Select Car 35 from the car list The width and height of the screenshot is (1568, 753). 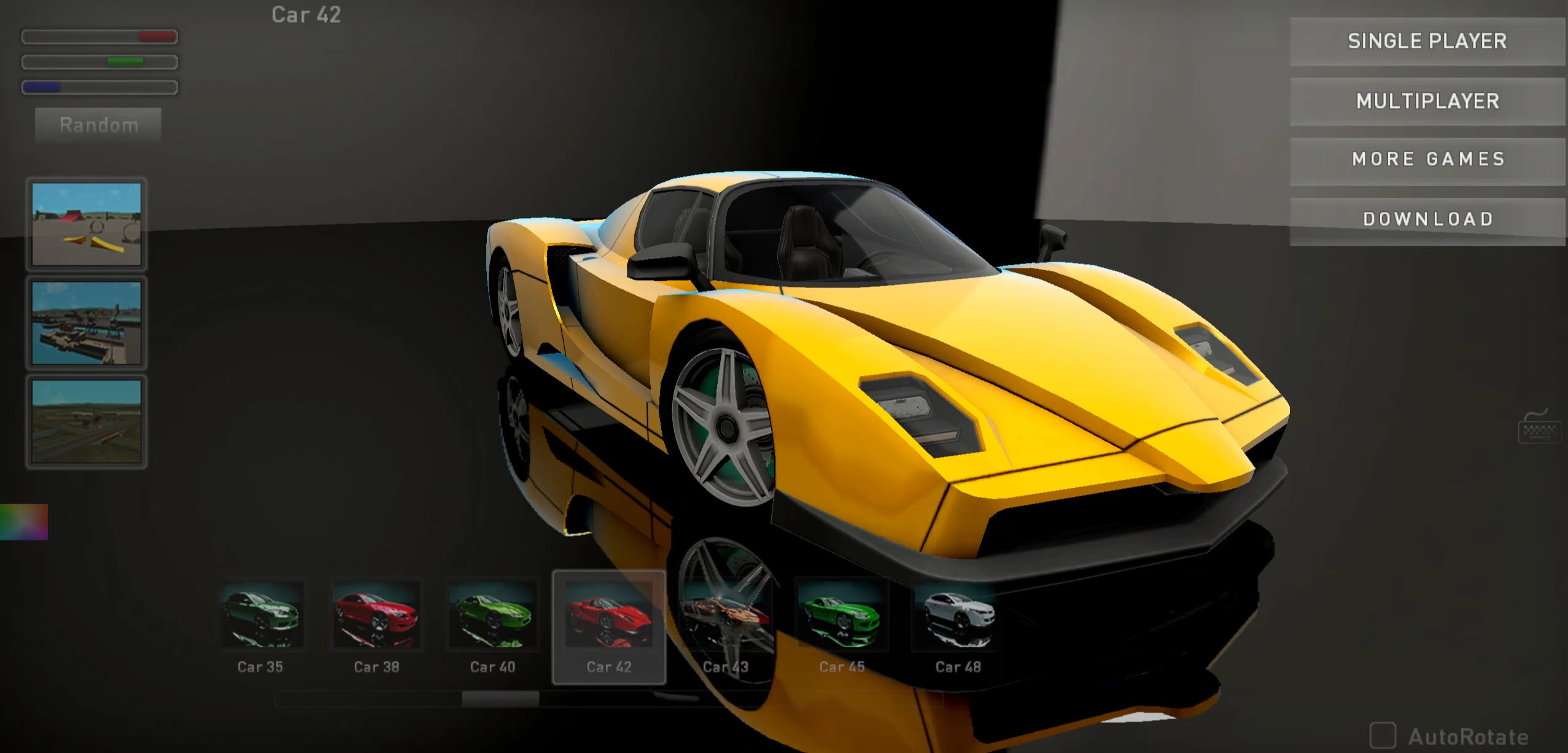(260, 617)
